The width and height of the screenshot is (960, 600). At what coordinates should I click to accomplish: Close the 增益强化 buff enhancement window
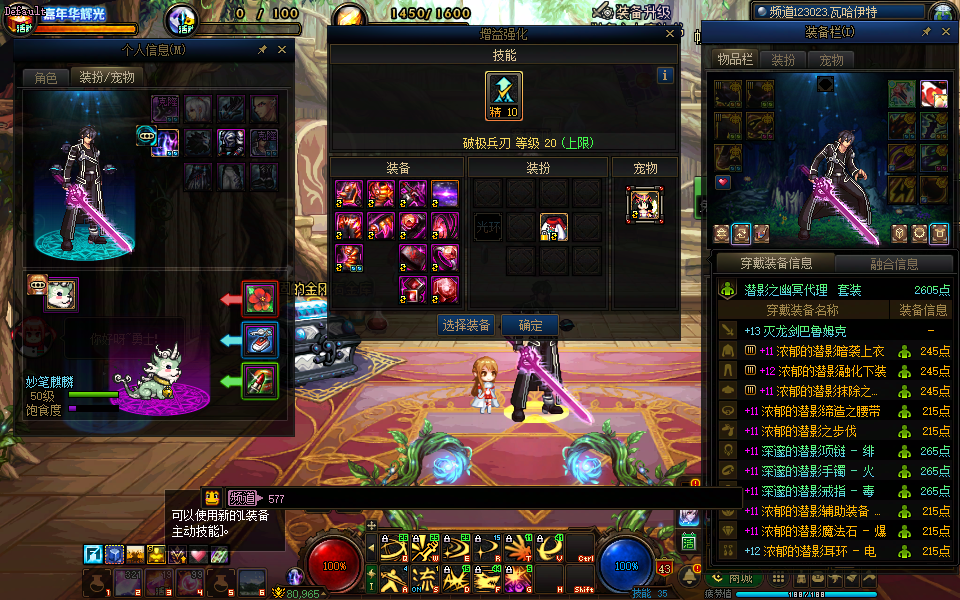tap(670, 34)
